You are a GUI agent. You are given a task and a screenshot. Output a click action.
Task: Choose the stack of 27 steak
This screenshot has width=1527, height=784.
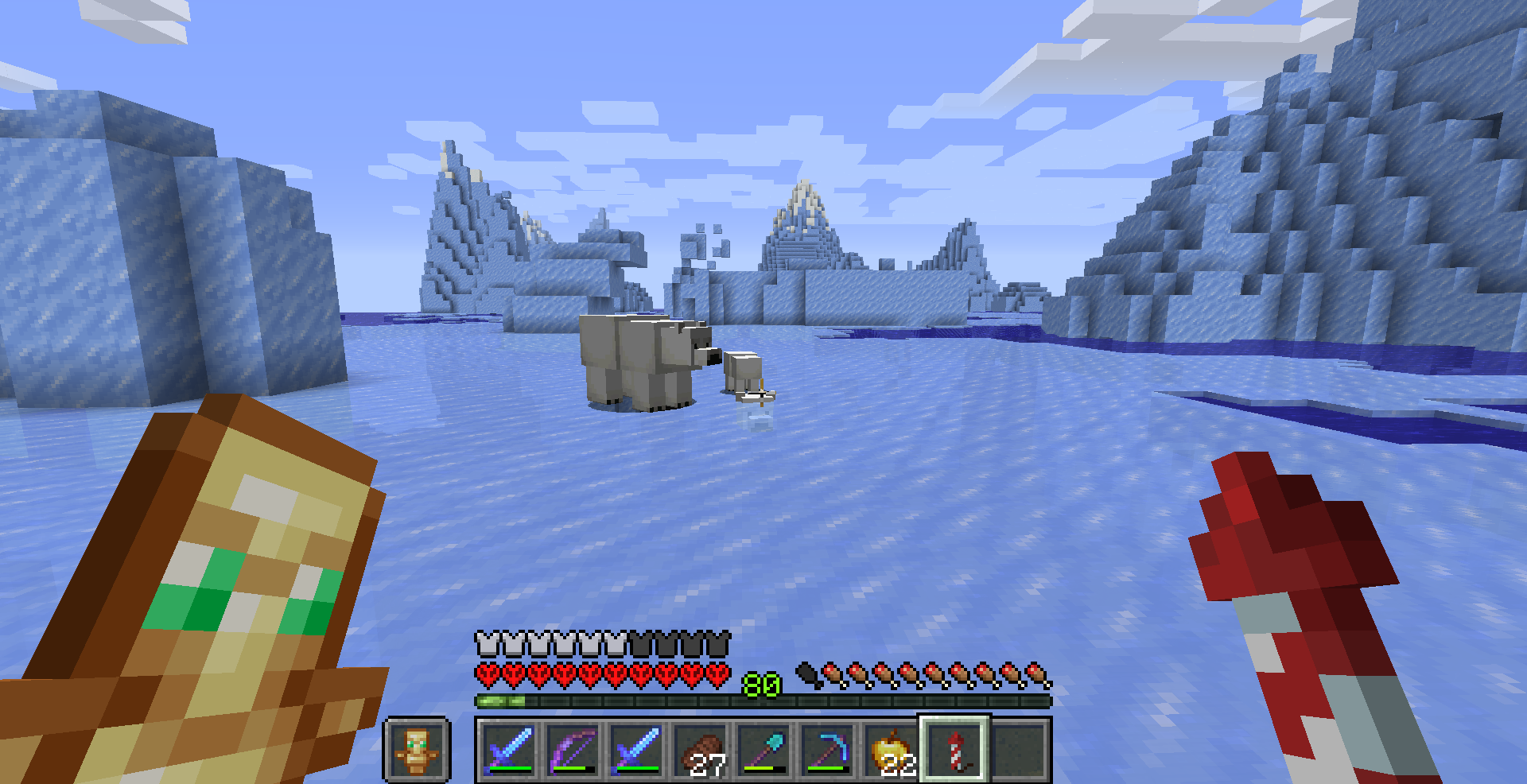(700, 750)
